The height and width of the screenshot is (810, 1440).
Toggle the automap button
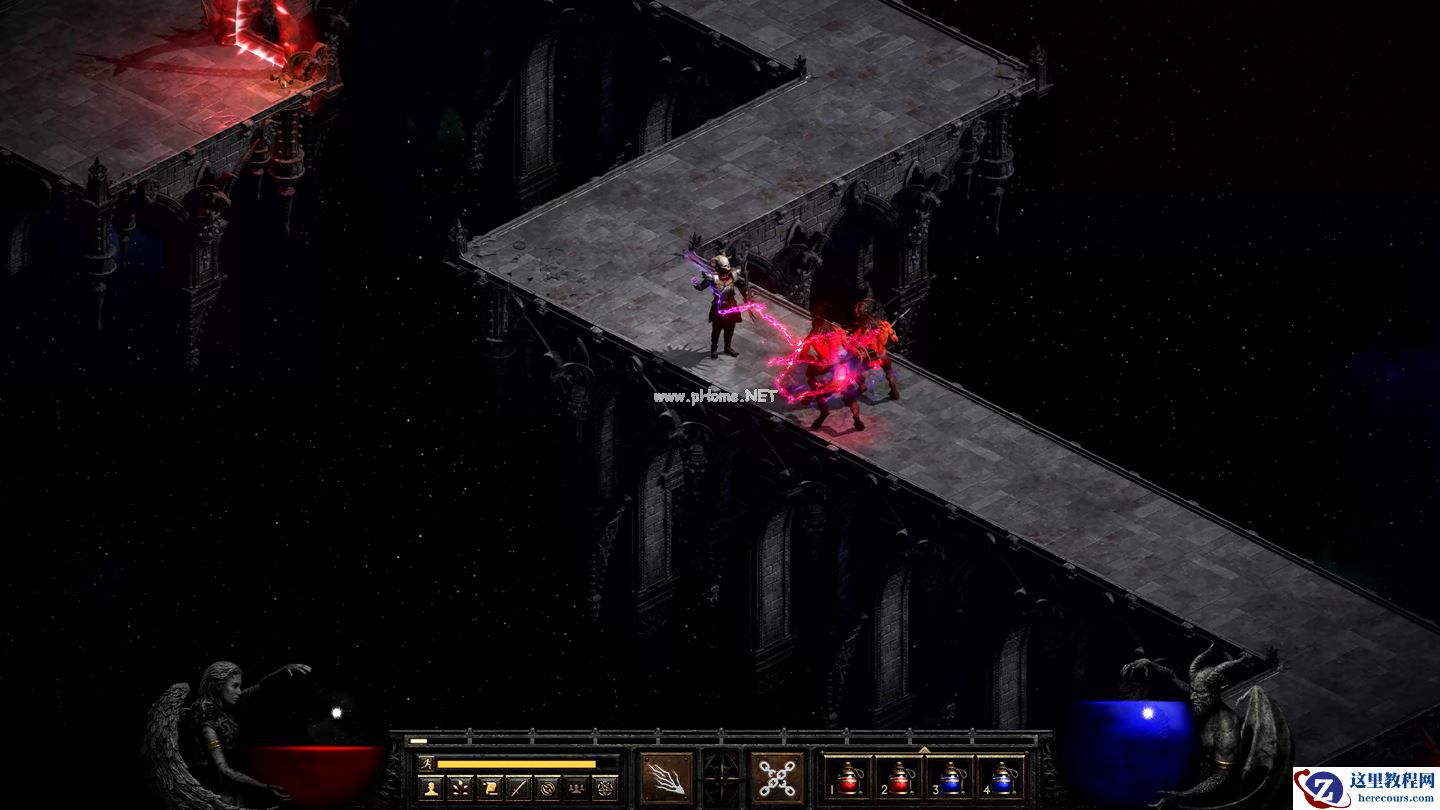tap(547, 788)
